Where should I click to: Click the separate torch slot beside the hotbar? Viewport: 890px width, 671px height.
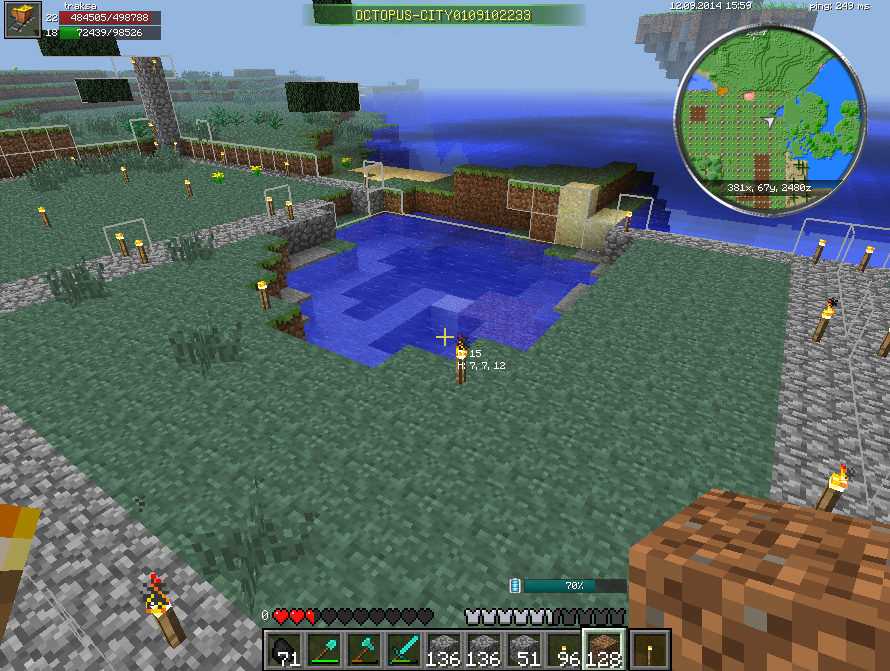tap(652, 649)
